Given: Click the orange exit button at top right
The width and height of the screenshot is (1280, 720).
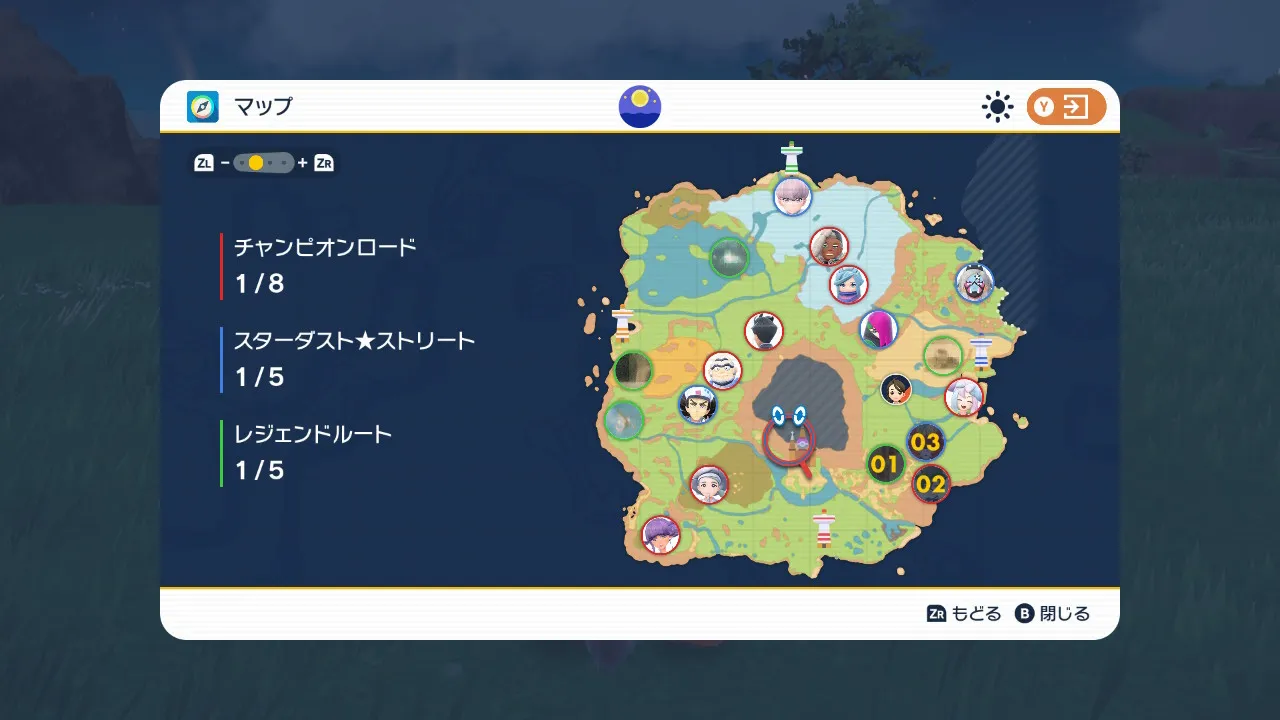Looking at the screenshot, I should (1066, 108).
